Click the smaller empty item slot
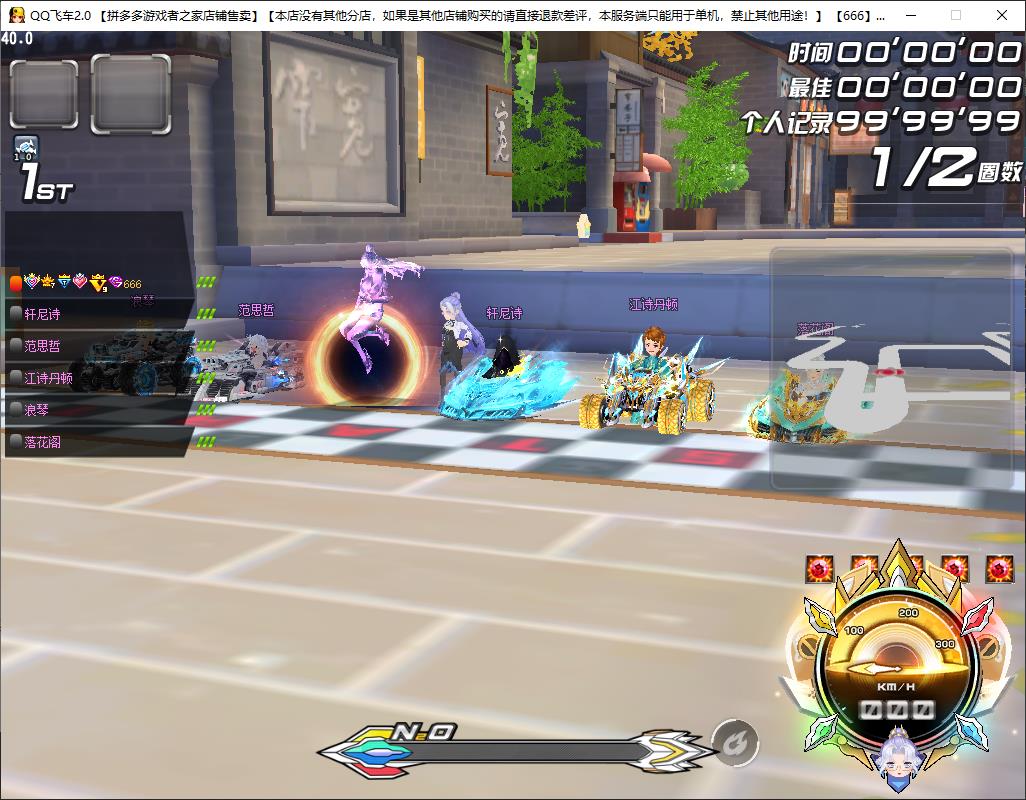The width and height of the screenshot is (1026, 800). click(x=43, y=95)
